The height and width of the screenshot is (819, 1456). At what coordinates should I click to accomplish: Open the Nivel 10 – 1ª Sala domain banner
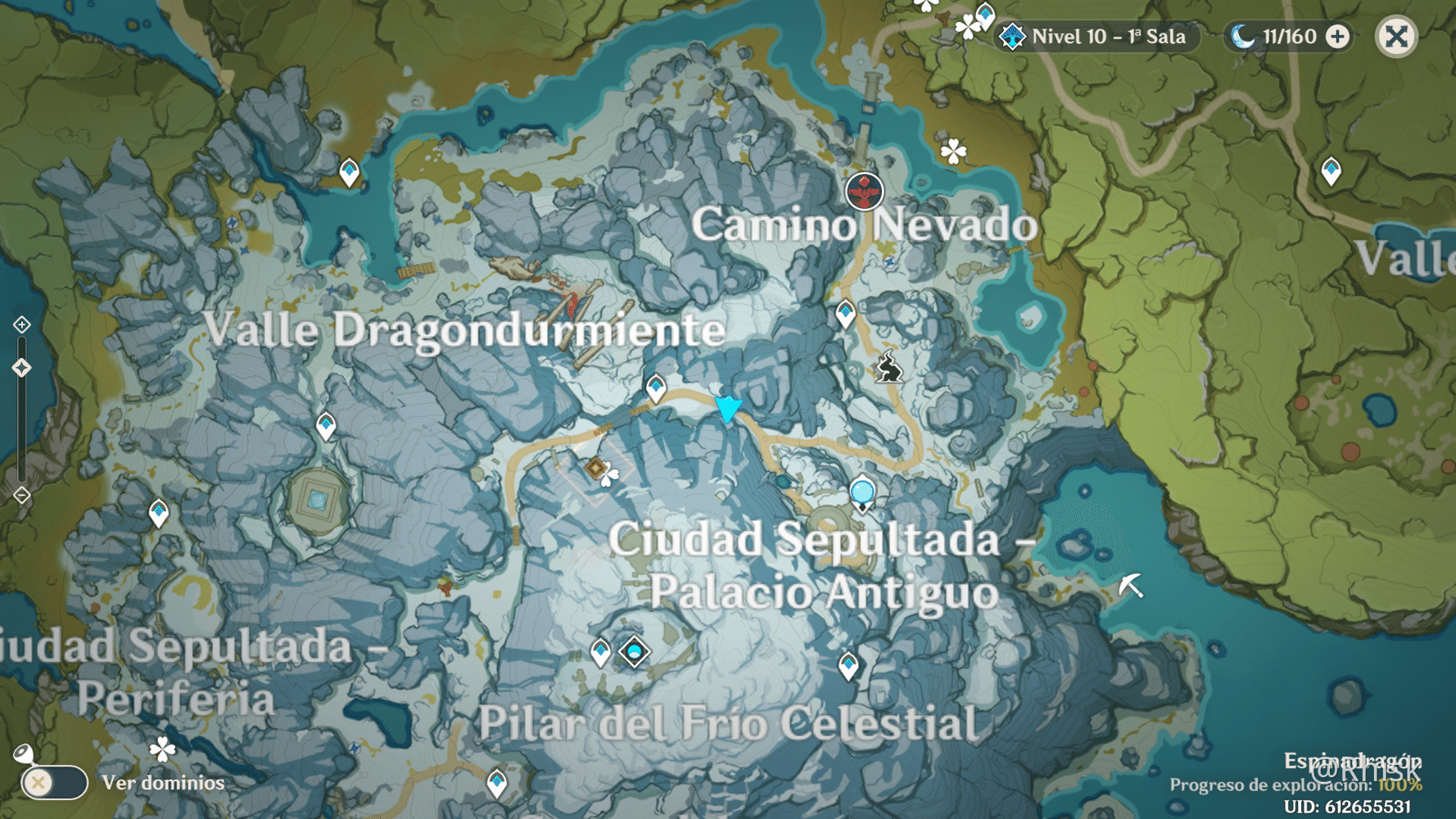tap(1089, 36)
